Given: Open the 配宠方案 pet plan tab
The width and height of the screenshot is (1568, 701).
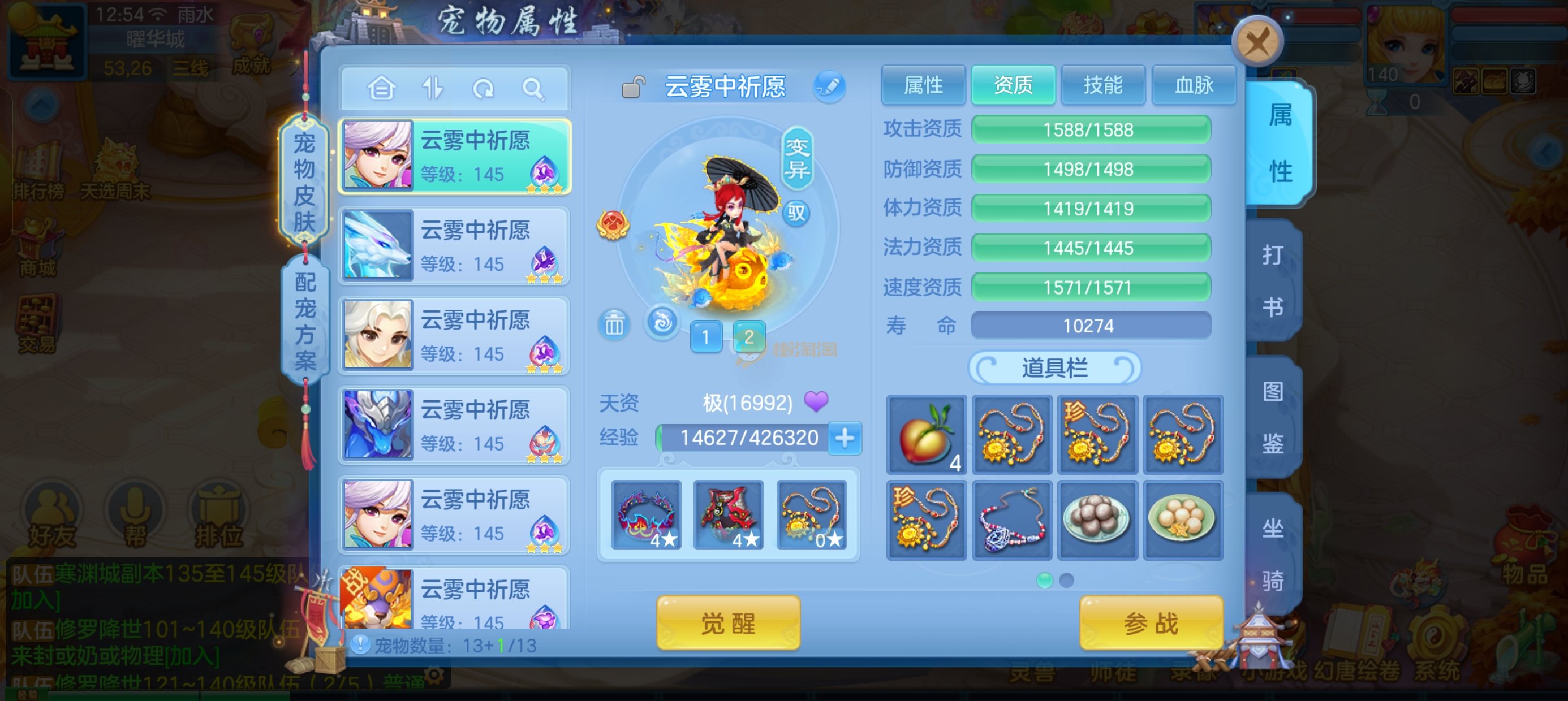Looking at the screenshot, I should (305, 321).
